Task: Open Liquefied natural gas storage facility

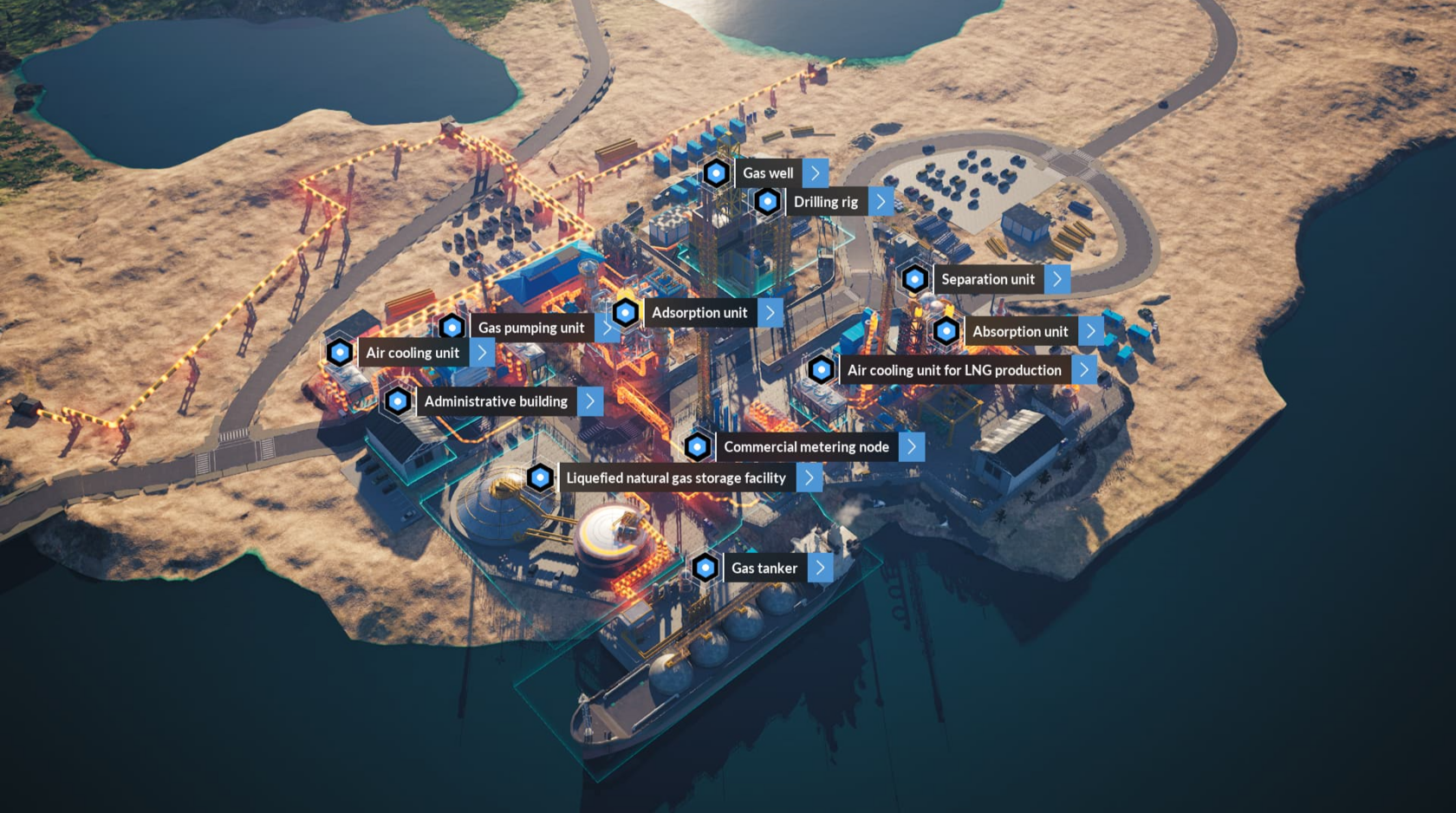Action: click(676, 478)
